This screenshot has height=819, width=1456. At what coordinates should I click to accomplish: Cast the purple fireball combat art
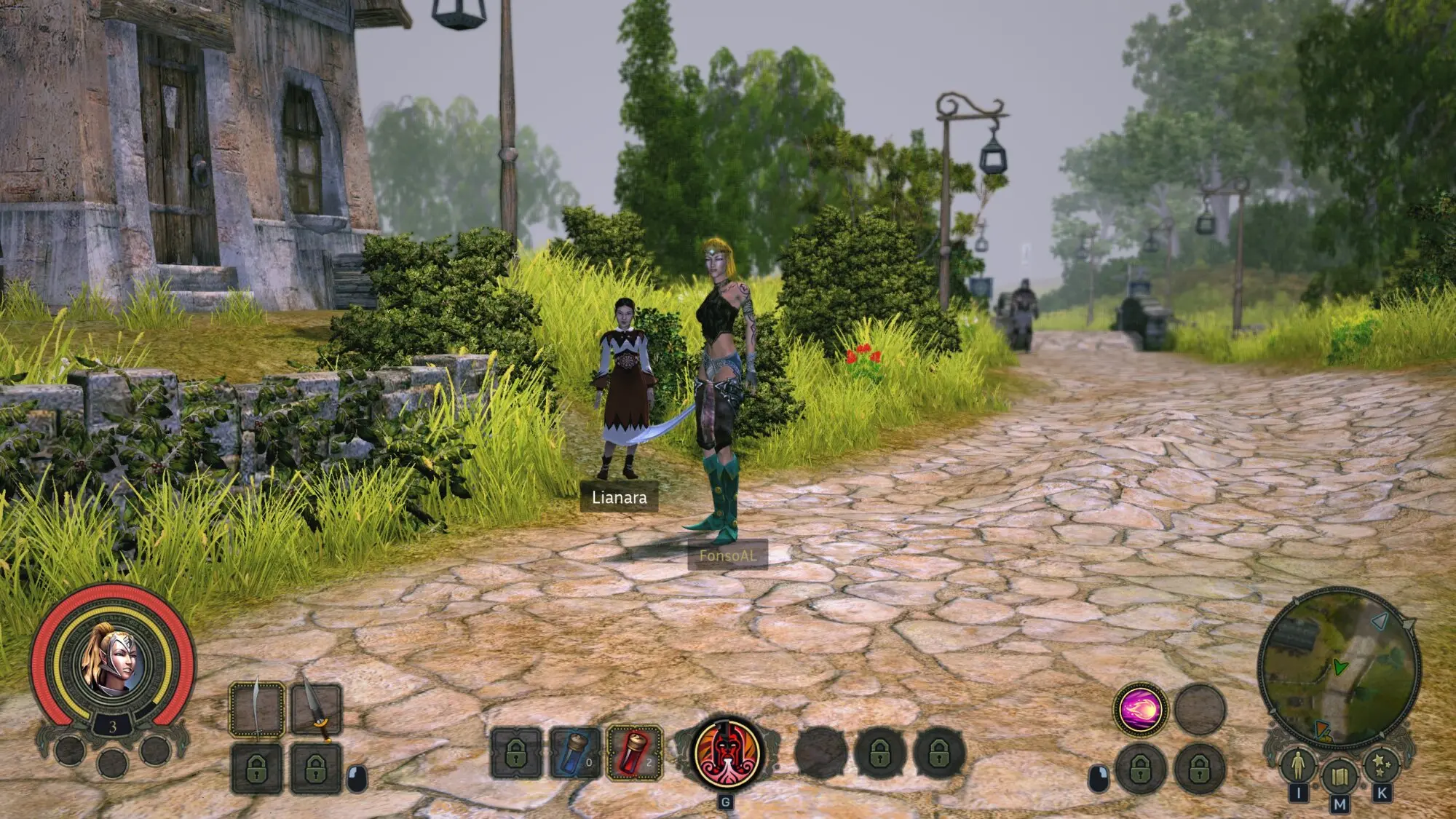click(1140, 710)
